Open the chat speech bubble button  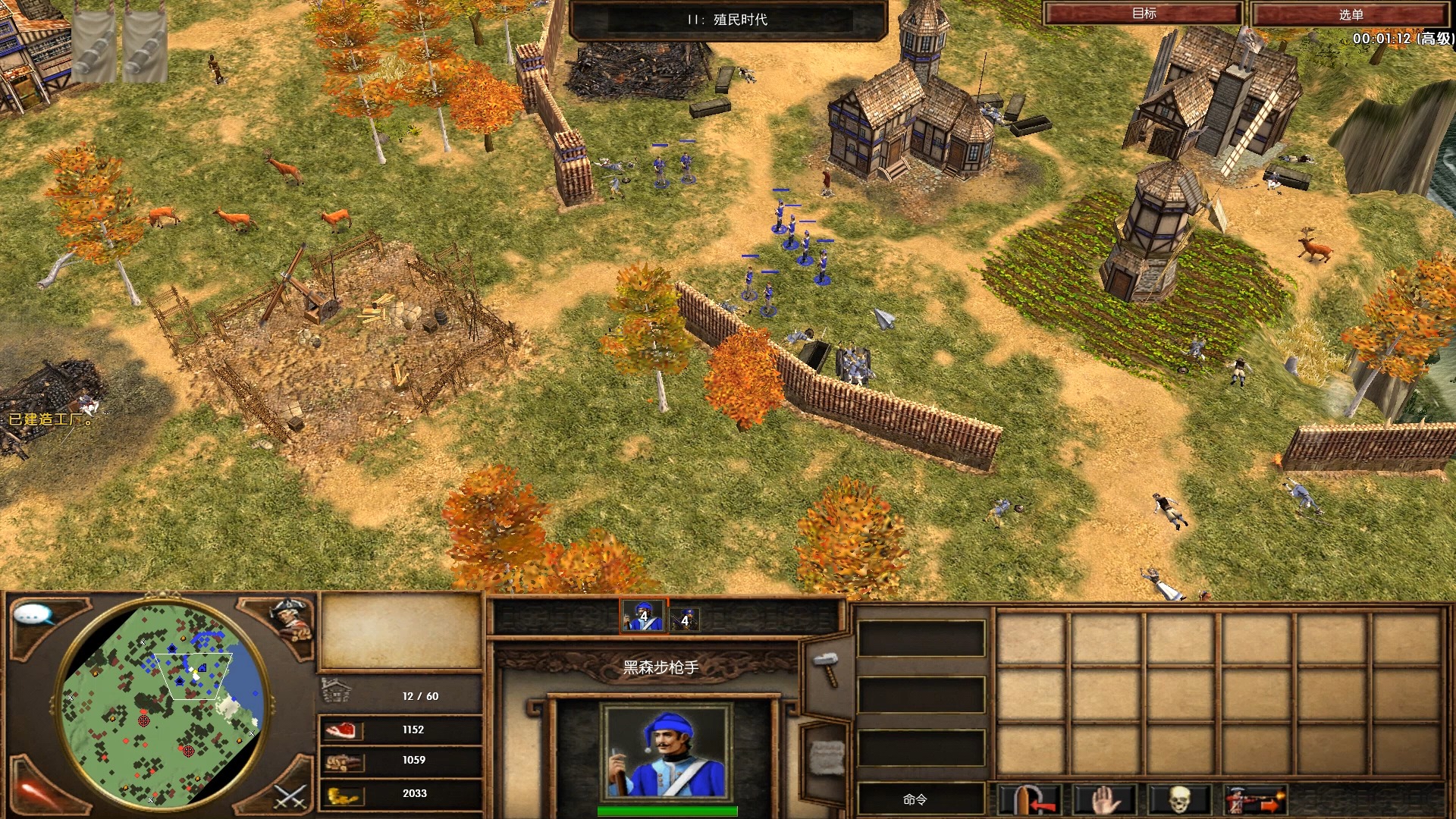click(34, 615)
